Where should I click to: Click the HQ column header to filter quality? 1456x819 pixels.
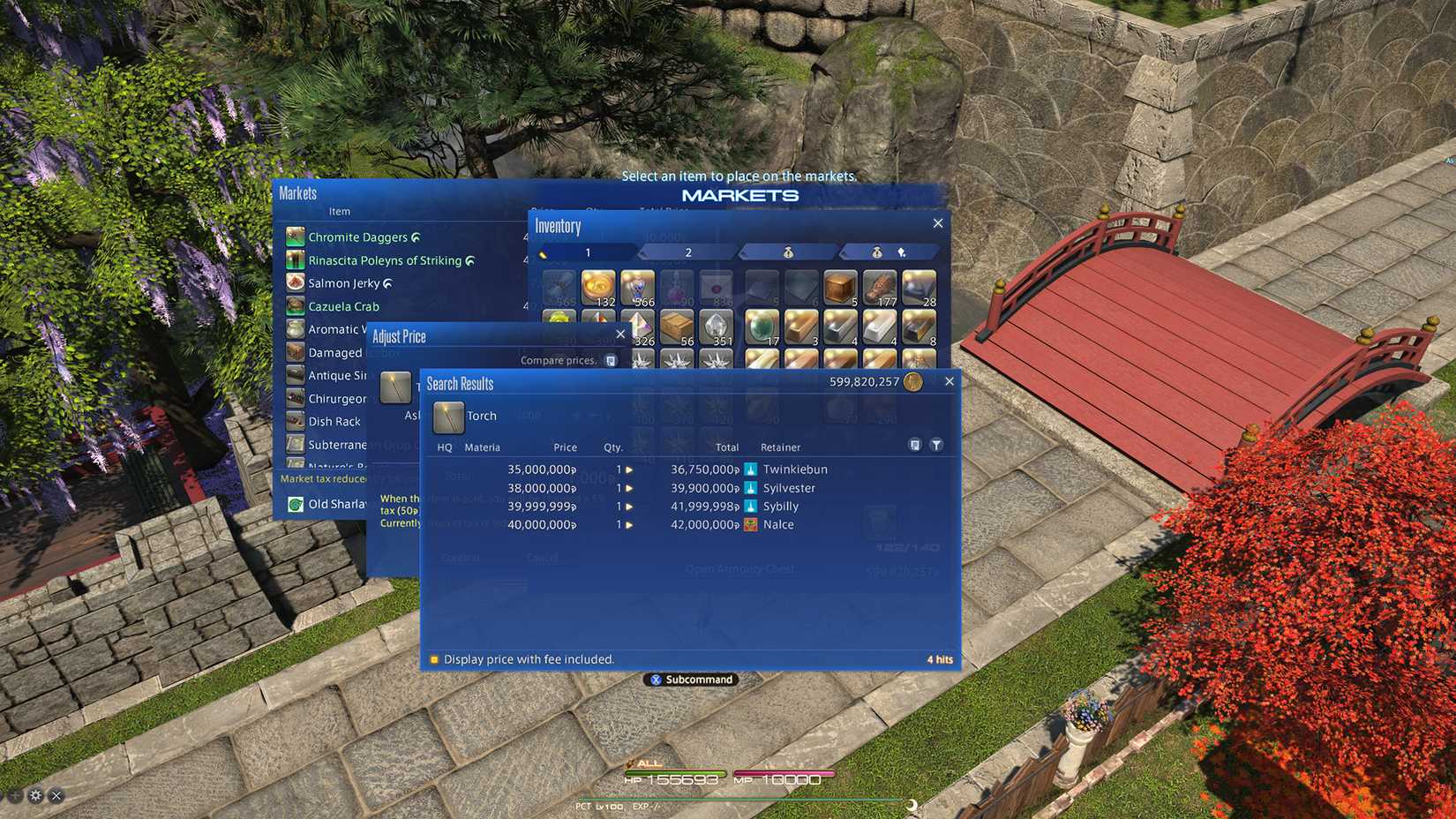pyautogui.click(x=444, y=447)
